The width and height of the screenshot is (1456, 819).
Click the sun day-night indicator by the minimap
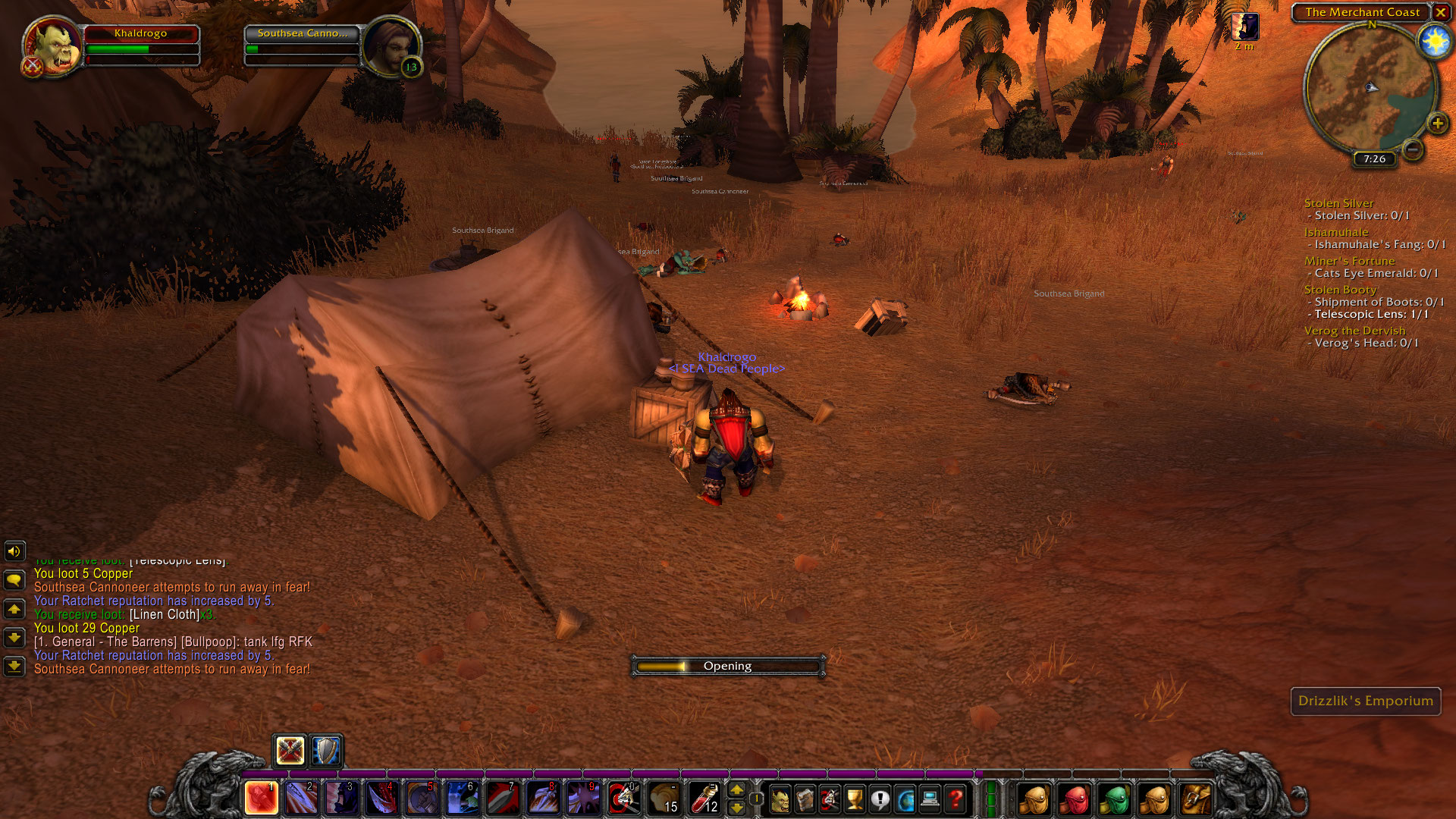click(1435, 41)
